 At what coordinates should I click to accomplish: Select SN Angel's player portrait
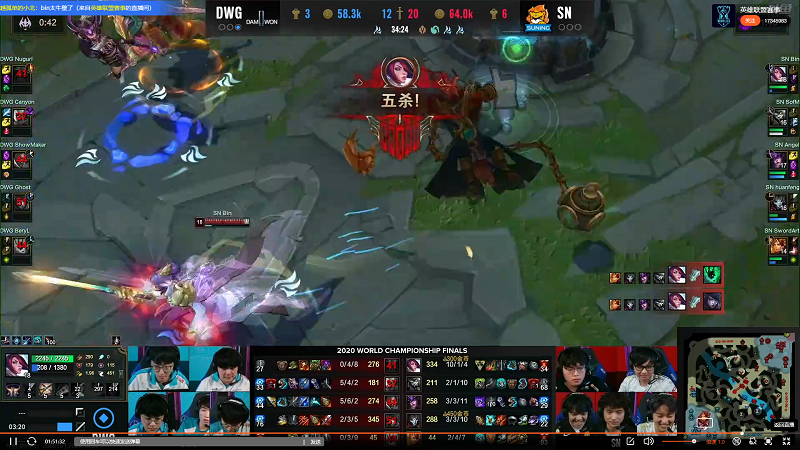point(779,163)
